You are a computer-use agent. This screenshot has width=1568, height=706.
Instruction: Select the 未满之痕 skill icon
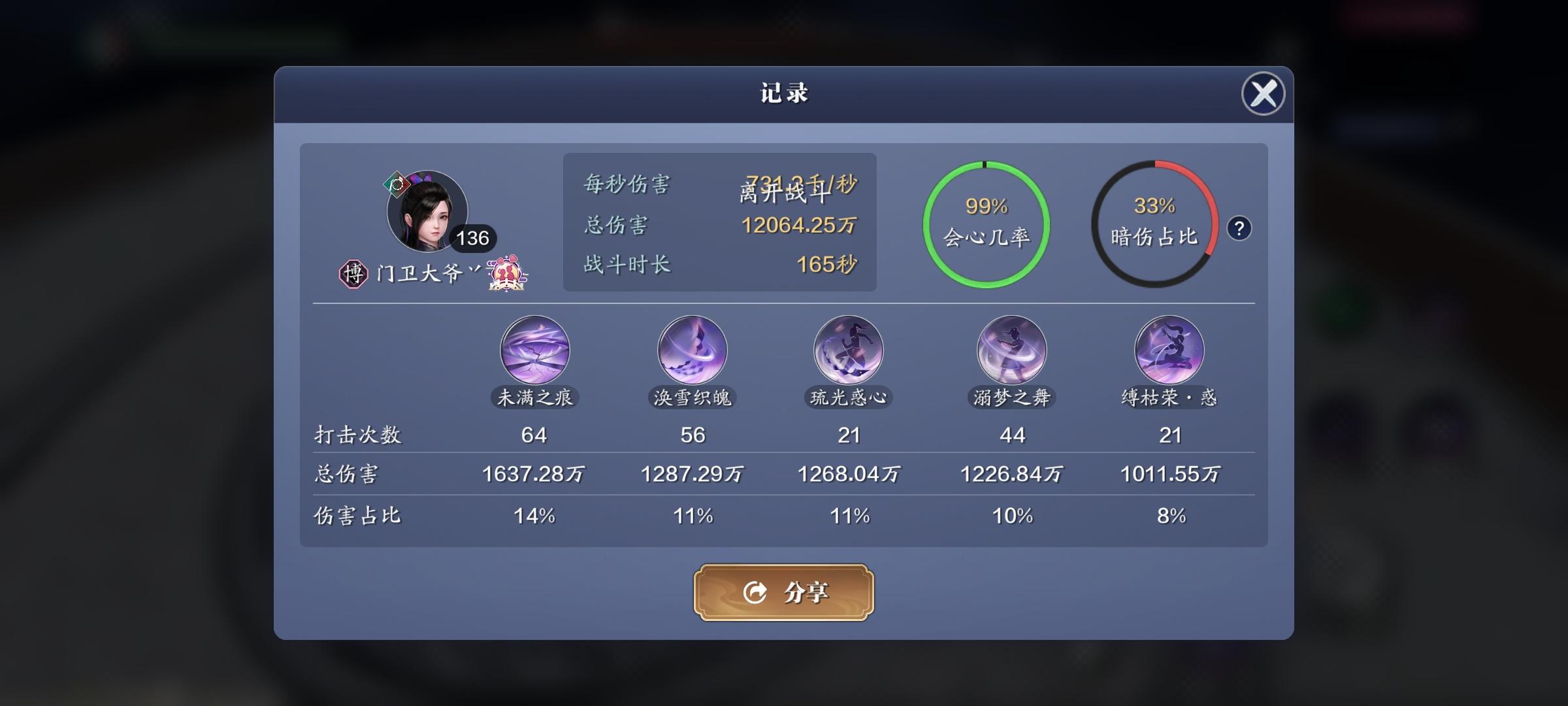tap(534, 350)
